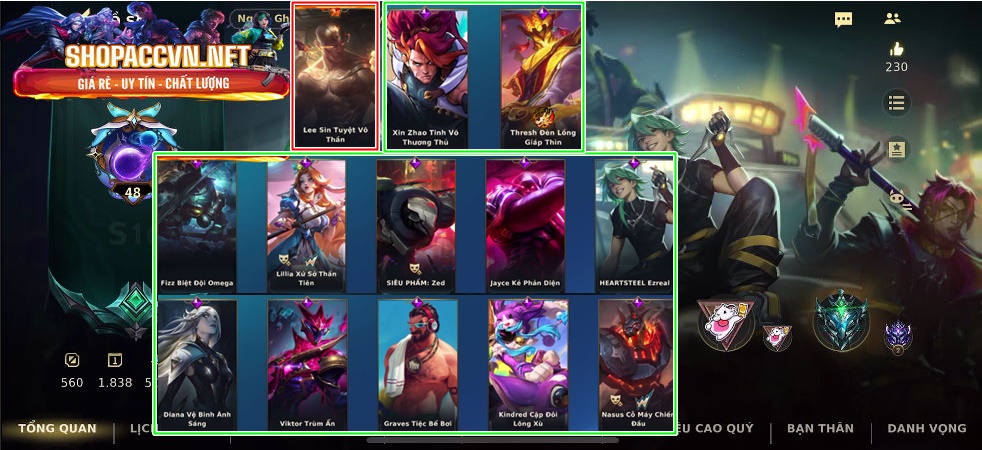
Task: Switch to the TỔNG QUAN tab
Action: point(57,428)
